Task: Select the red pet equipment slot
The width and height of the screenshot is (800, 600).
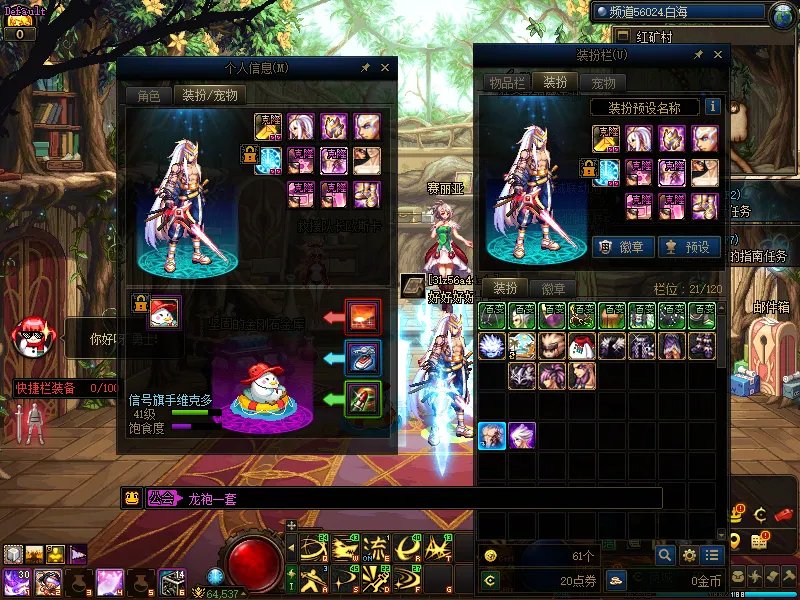Action: [x=361, y=315]
